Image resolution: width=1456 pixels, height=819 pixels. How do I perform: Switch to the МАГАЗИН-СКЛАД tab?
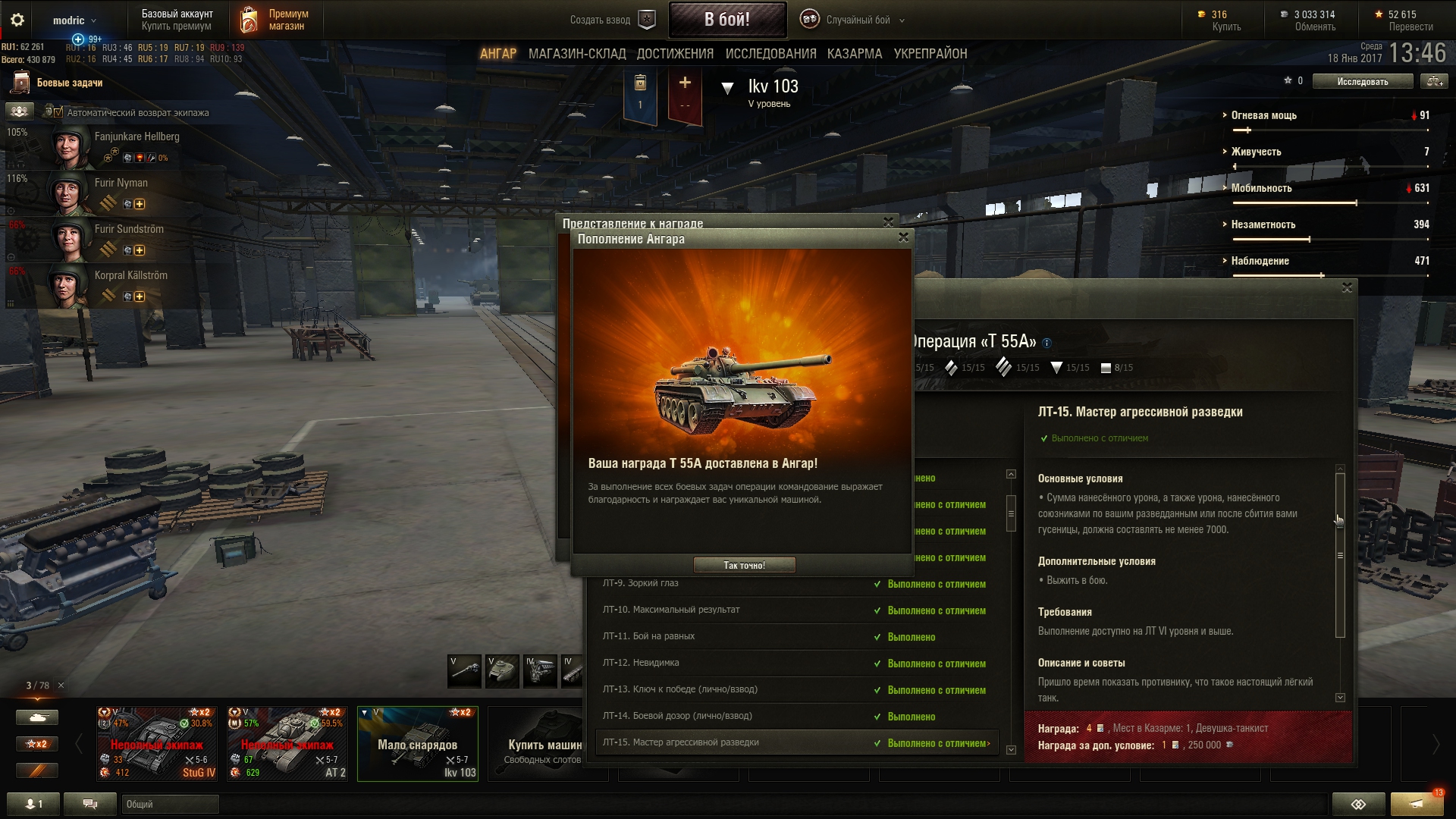[576, 54]
